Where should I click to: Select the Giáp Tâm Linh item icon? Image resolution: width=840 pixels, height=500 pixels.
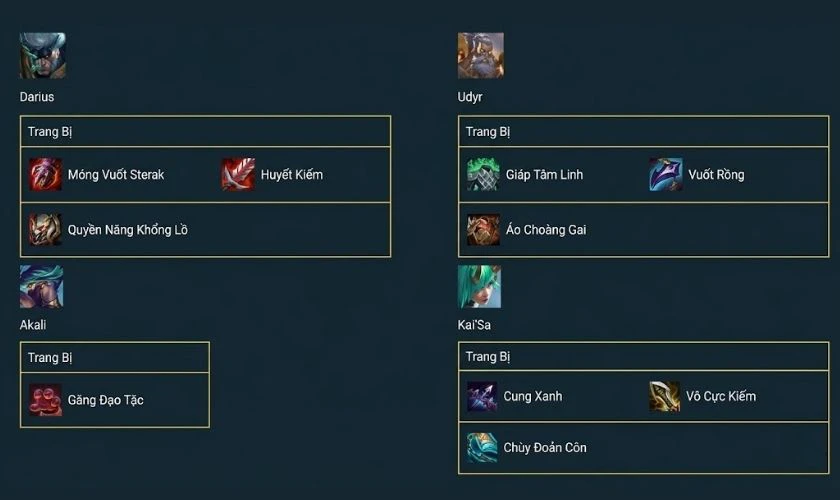tap(483, 174)
